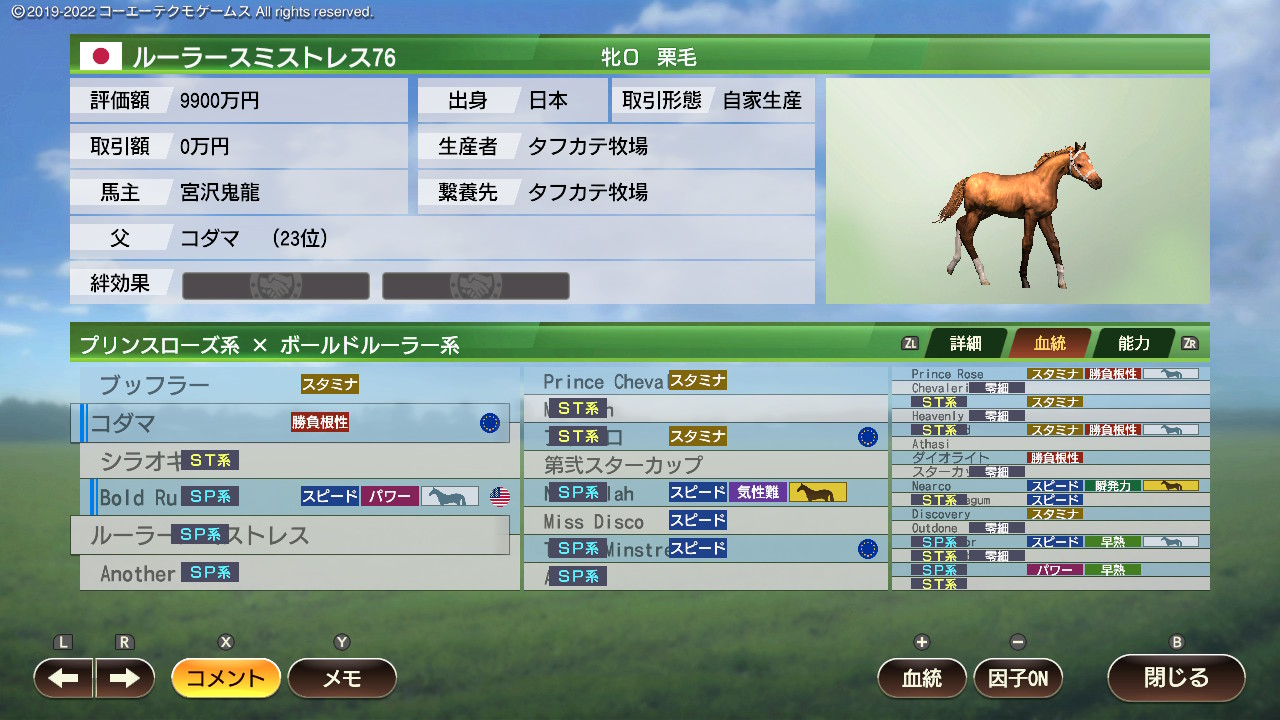1280x720 pixels.
Task: Toggle the 因子ON button
Action: [1018, 678]
